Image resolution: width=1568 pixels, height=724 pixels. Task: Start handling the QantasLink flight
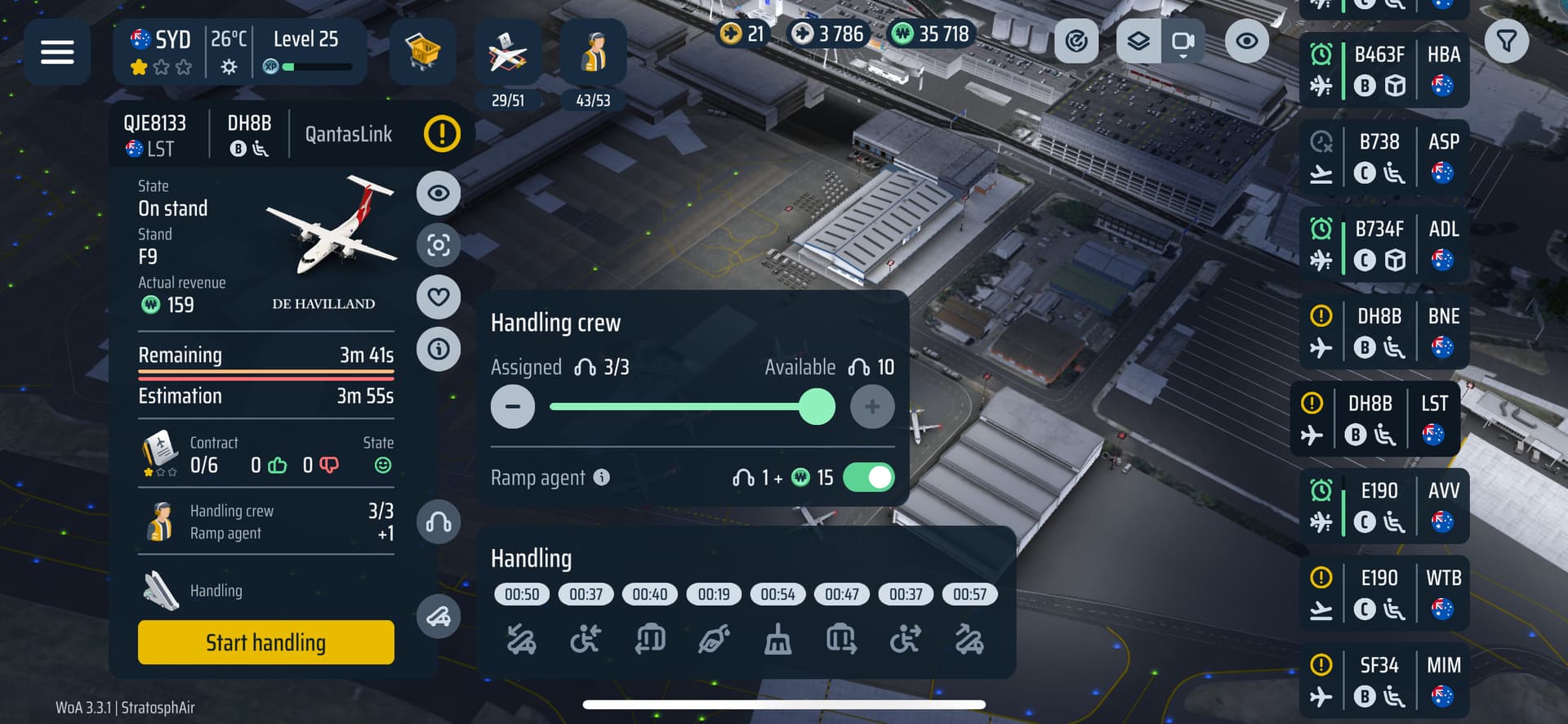pyautogui.click(x=265, y=642)
